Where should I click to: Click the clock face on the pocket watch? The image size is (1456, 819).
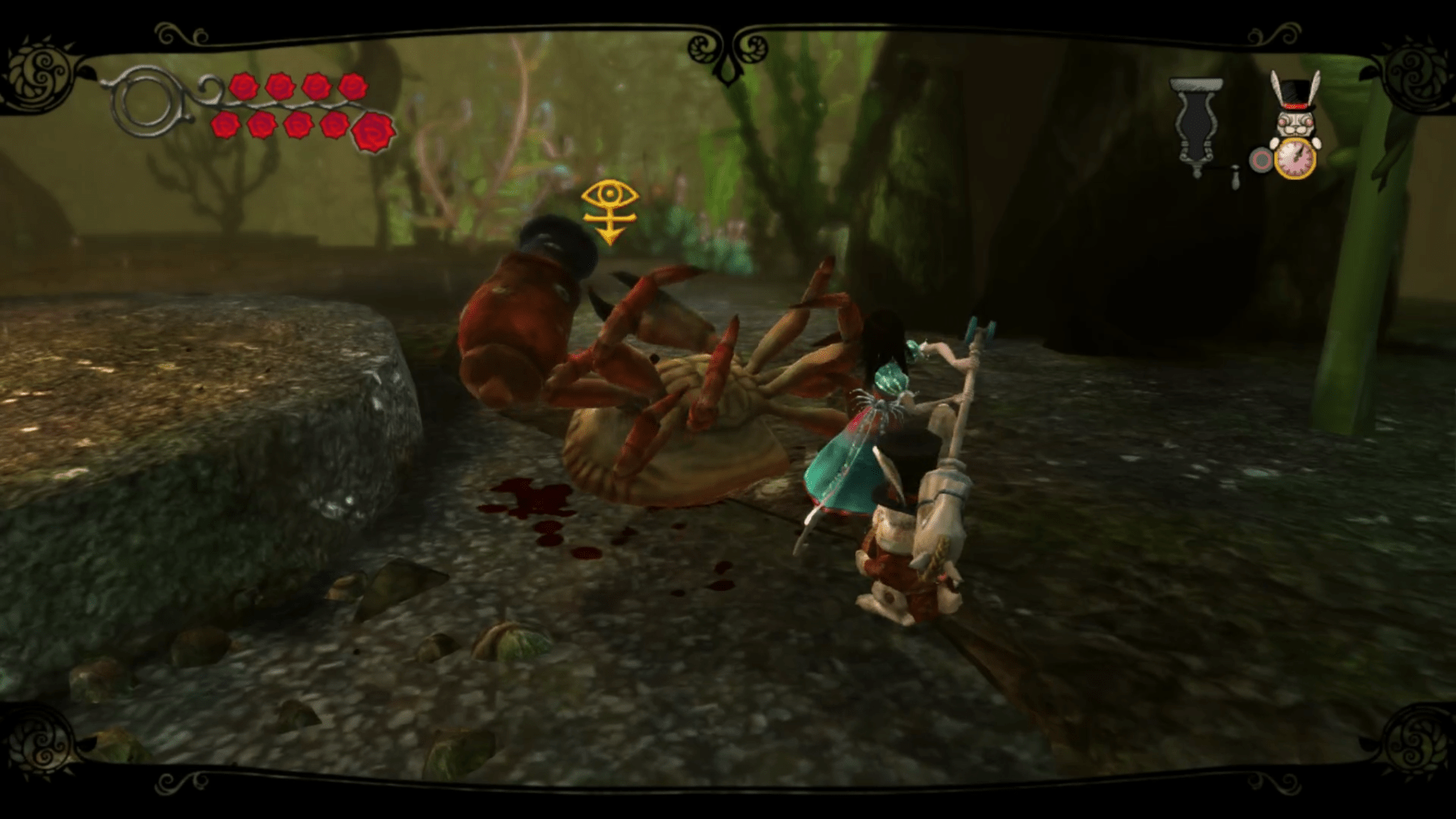(1295, 159)
